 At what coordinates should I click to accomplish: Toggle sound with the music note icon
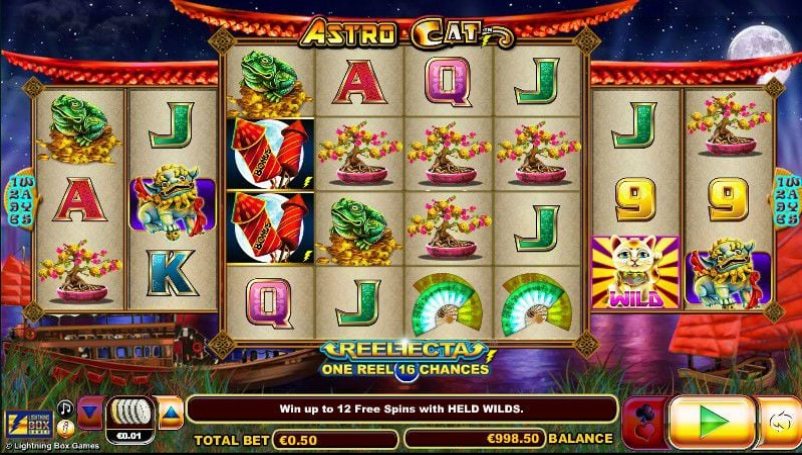(x=63, y=408)
